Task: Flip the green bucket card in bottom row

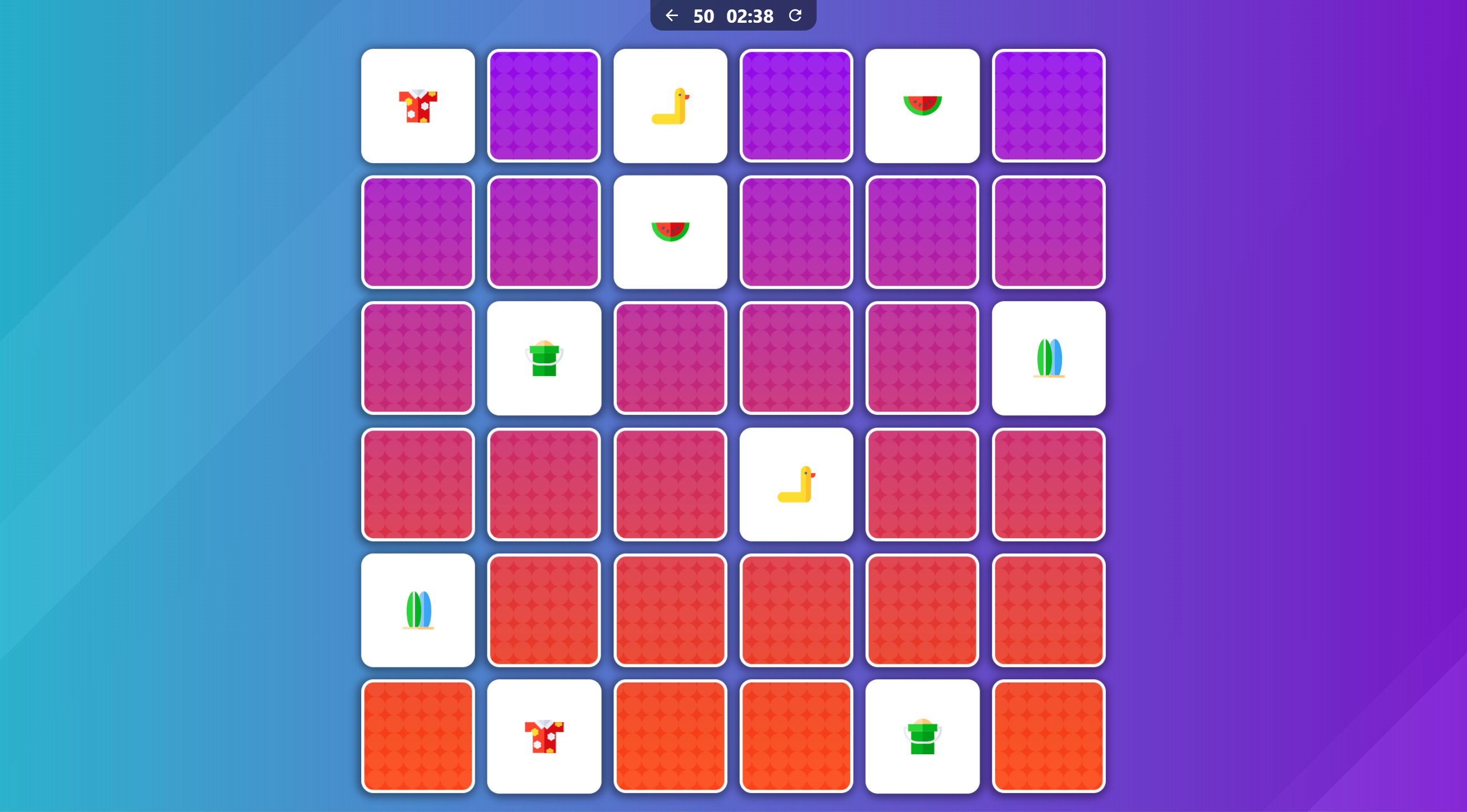Action: pyautogui.click(x=922, y=736)
